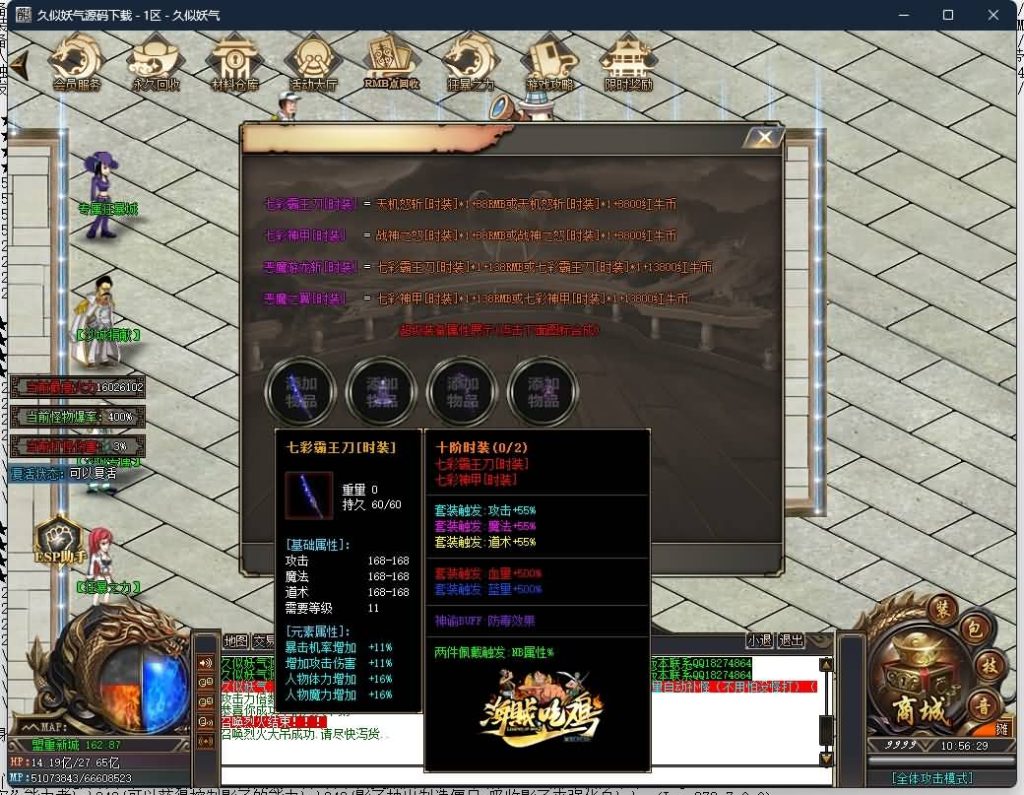Maximize the game window
This screenshot has width=1024, height=795.
point(948,15)
